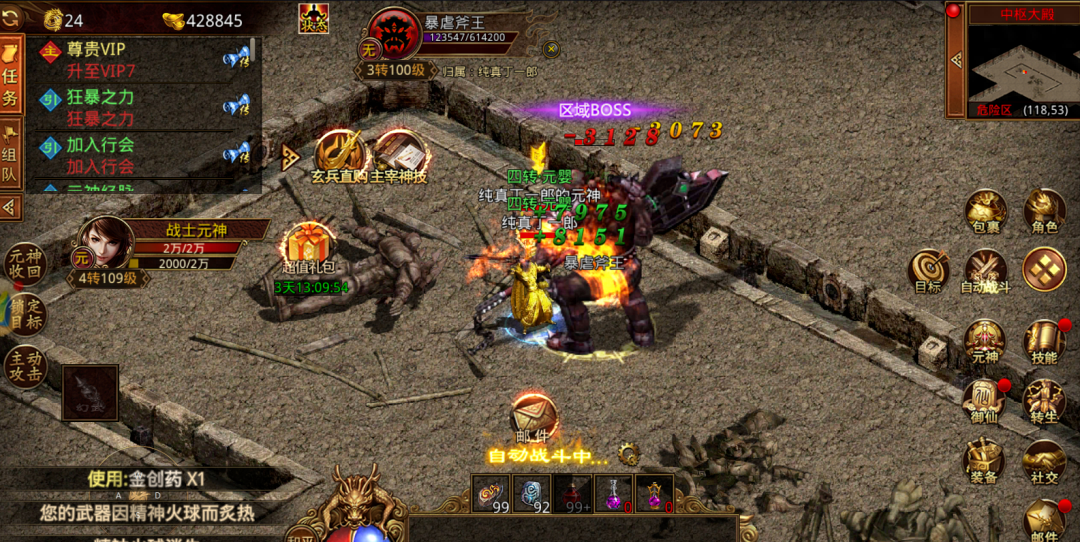The height and width of the screenshot is (542, 1080).
Task: Toggle 自动战斗 auto-battle icon
Action: tap(985, 271)
